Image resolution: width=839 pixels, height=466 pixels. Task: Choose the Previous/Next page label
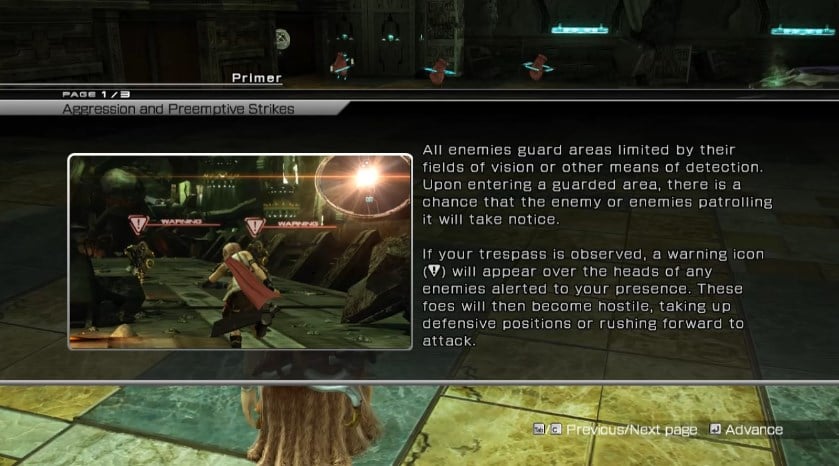click(631, 430)
